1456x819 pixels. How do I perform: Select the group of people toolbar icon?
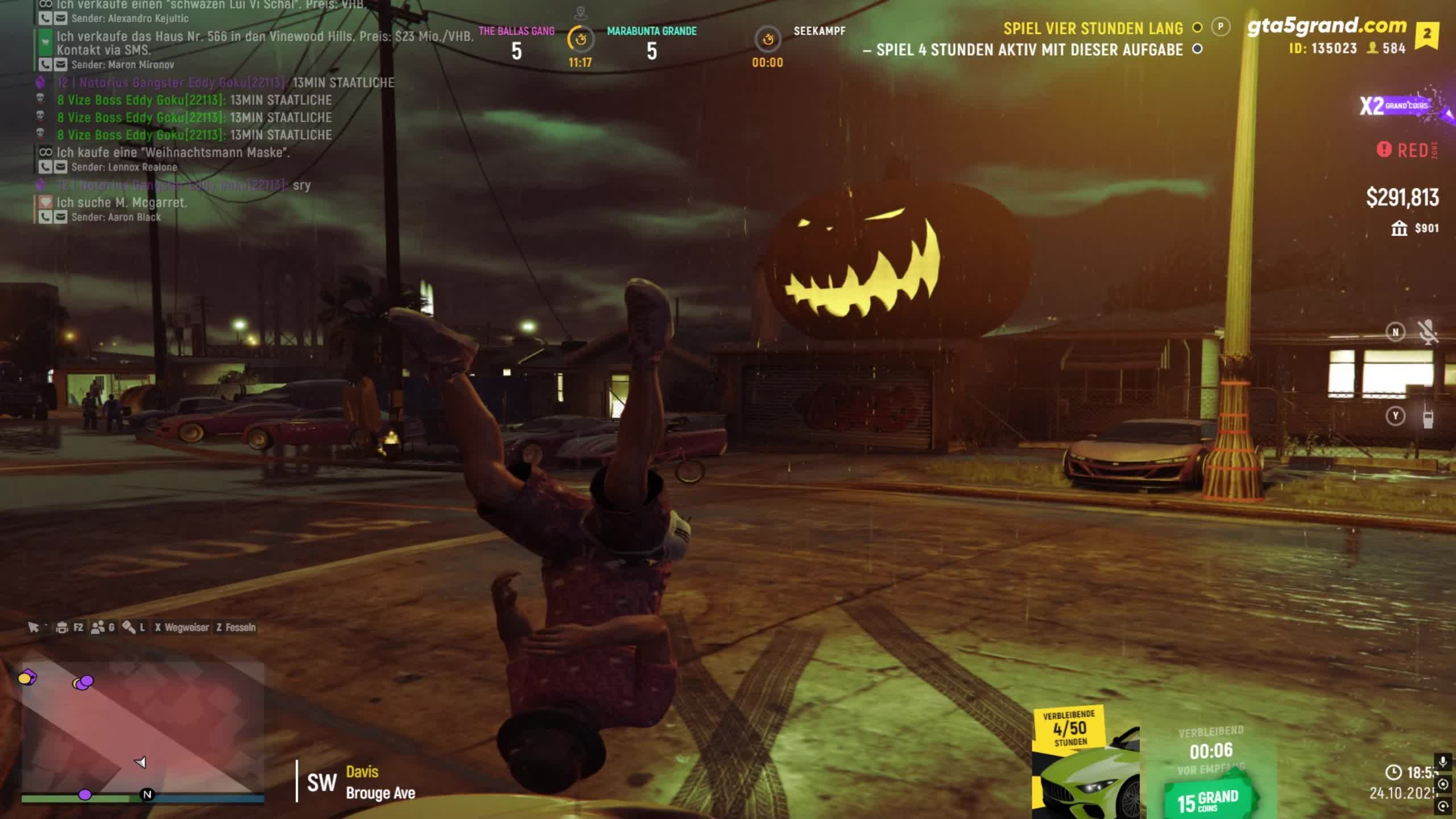click(98, 627)
